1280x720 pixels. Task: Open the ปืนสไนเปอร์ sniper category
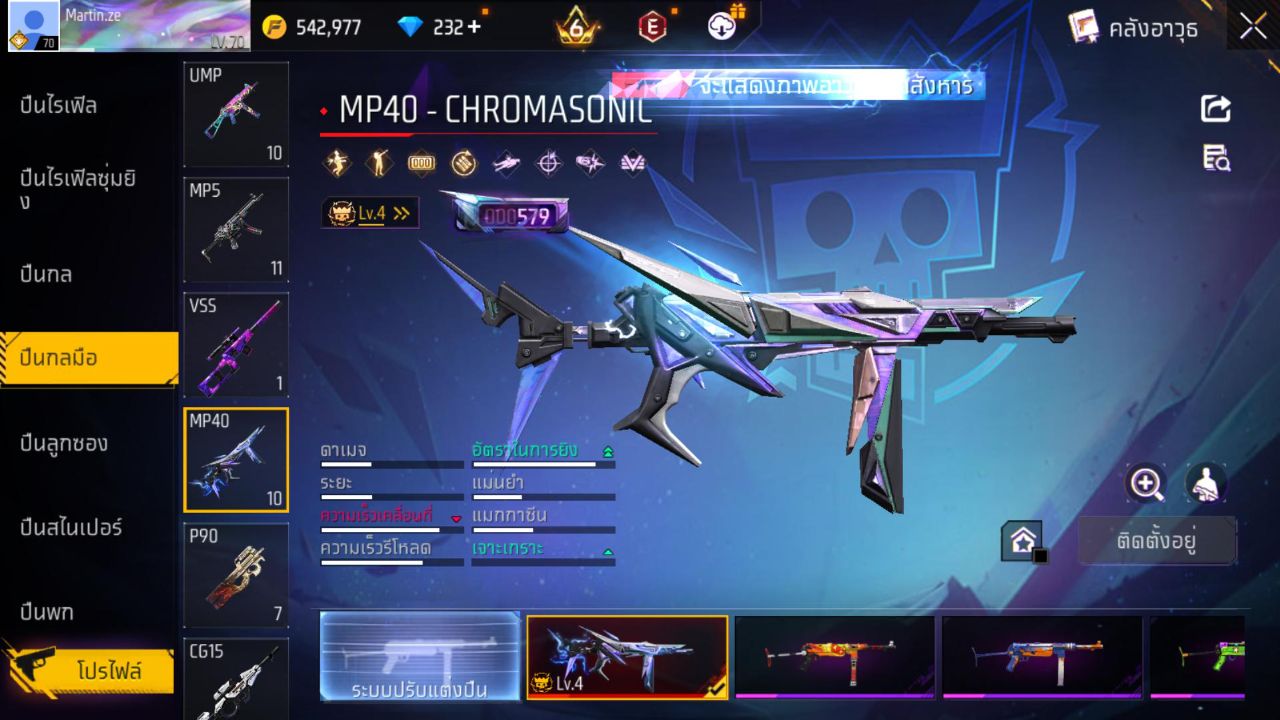pyautogui.click(x=70, y=527)
